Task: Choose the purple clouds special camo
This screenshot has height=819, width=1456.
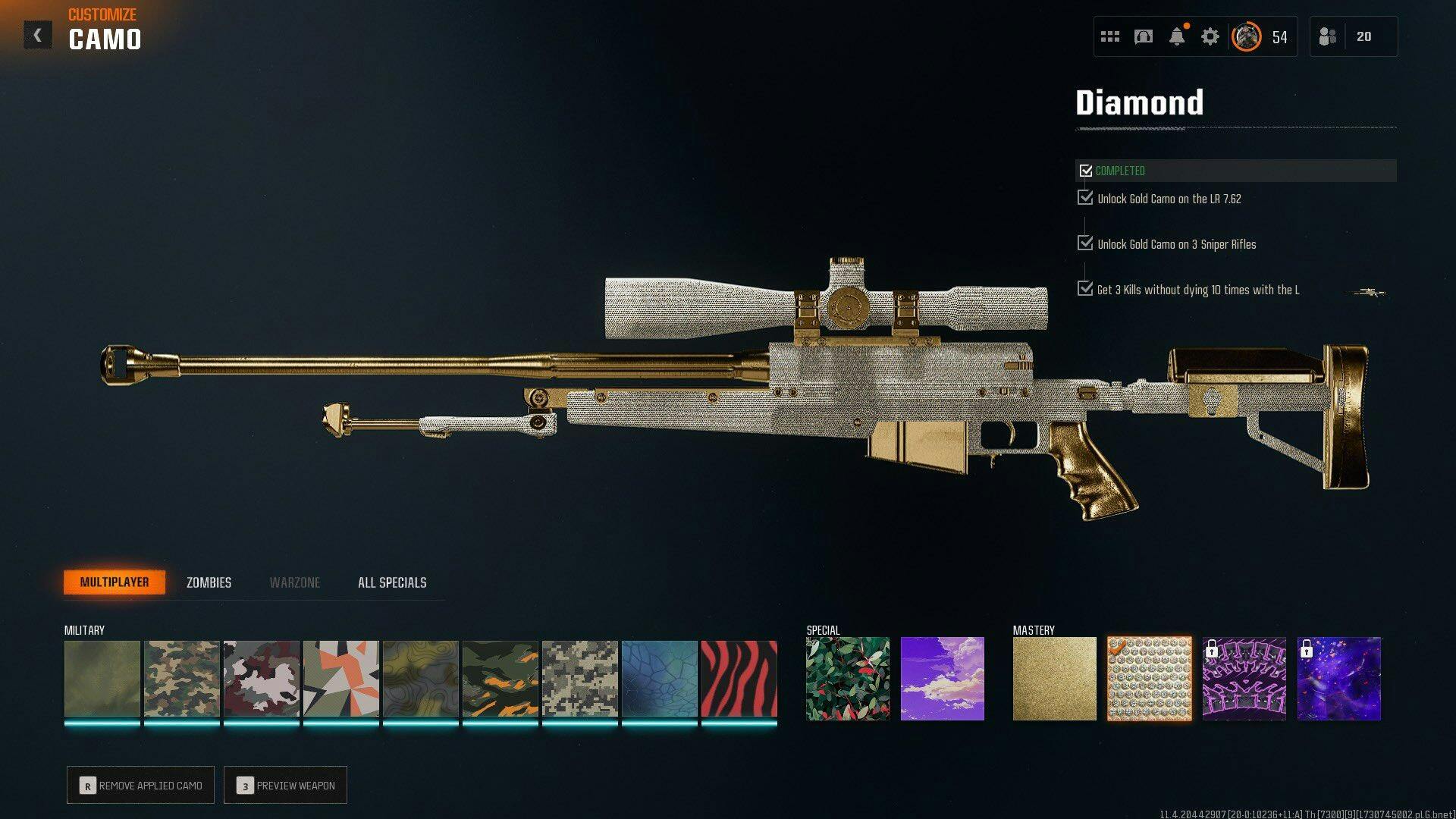Action: point(942,679)
